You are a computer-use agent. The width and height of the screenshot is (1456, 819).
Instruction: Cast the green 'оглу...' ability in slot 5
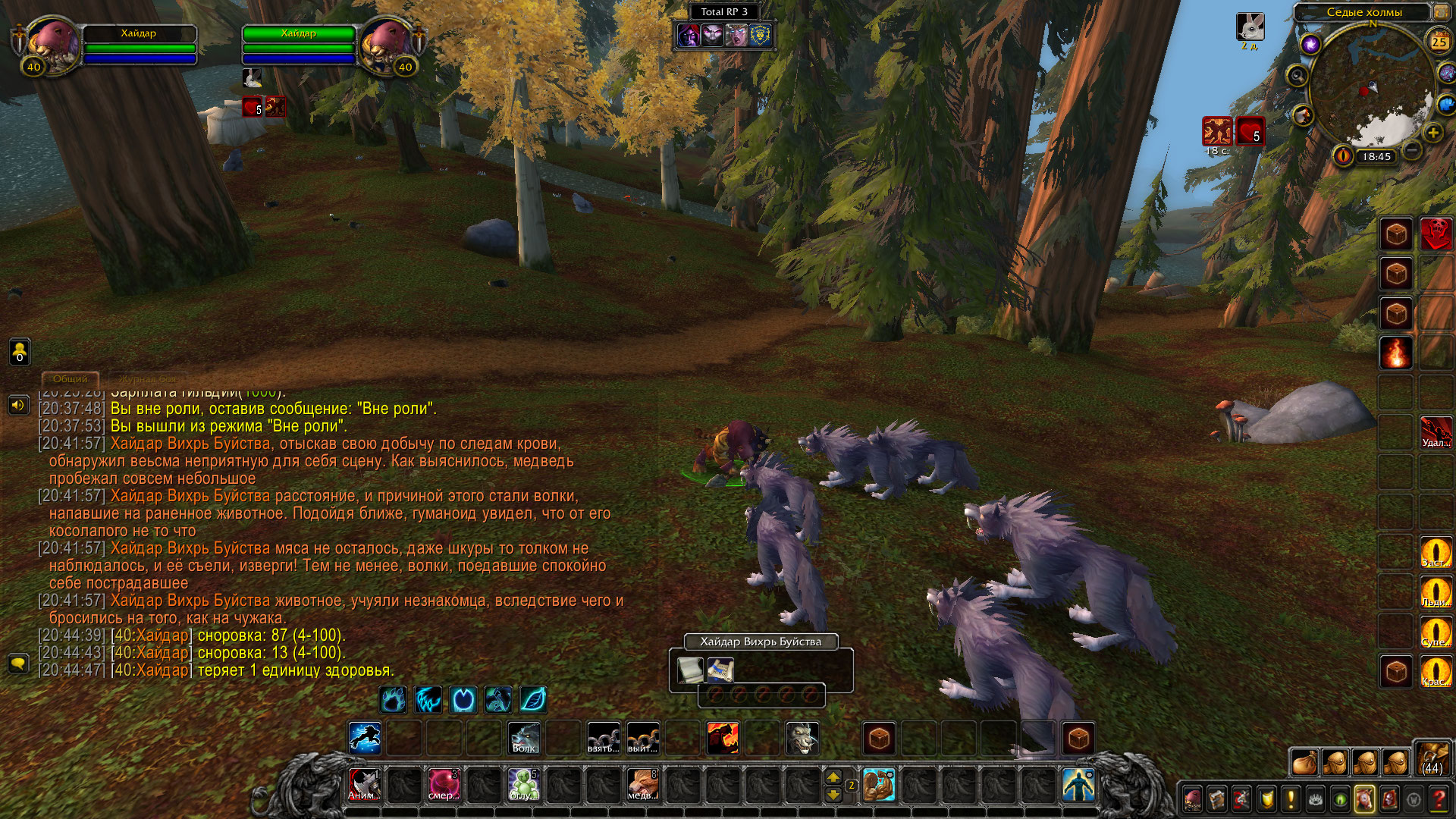point(523,784)
